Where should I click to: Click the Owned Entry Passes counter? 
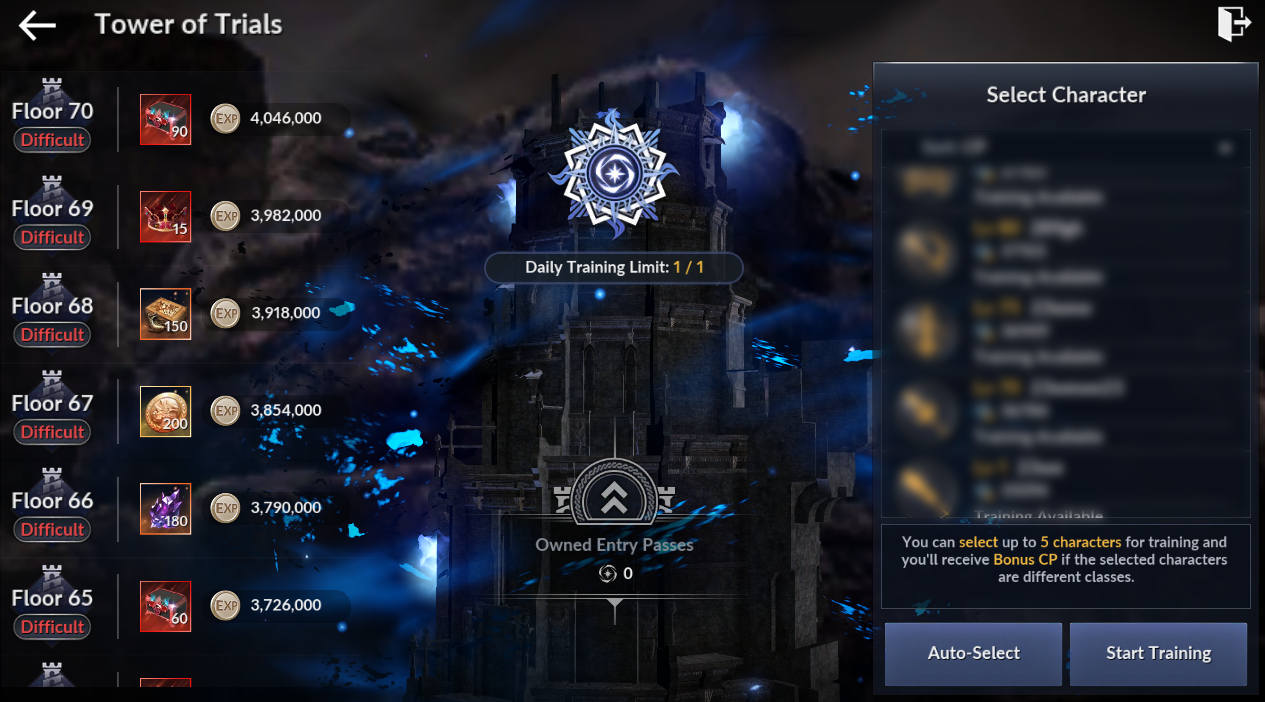614,573
